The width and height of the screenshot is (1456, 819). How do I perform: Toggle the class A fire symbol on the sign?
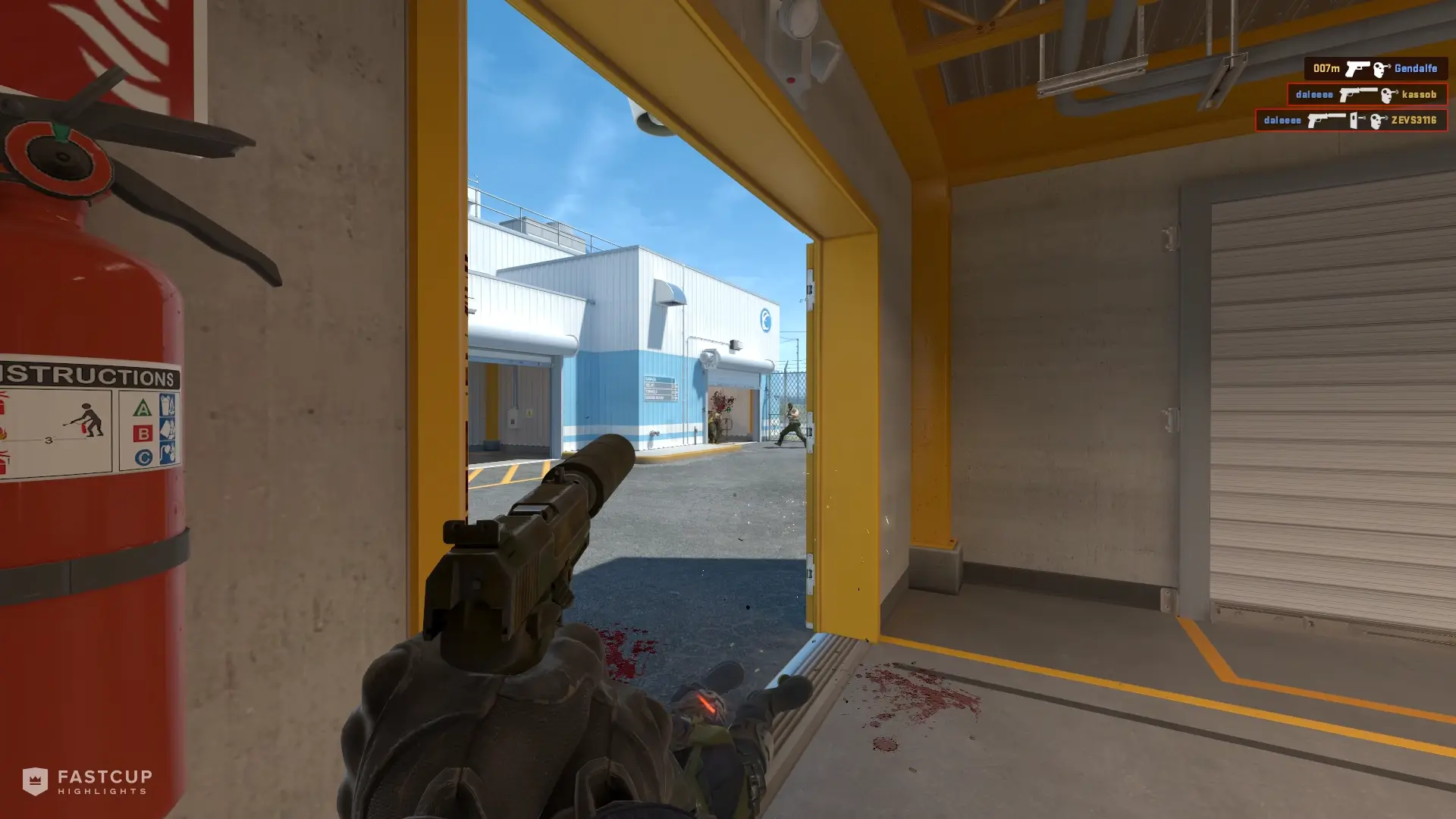[143, 409]
